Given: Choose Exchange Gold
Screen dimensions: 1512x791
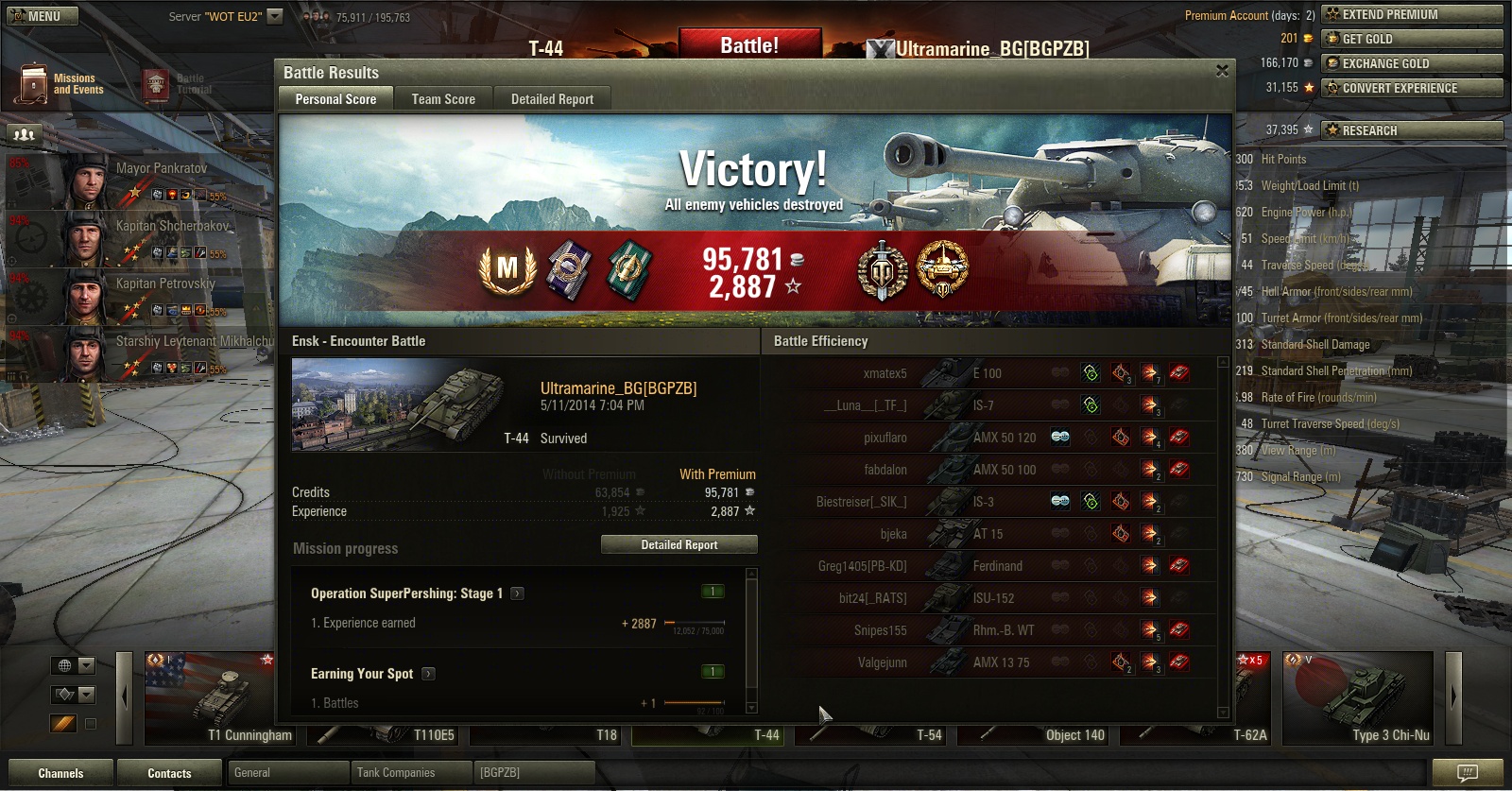Looking at the screenshot, I should click(x=1412, y=63).
